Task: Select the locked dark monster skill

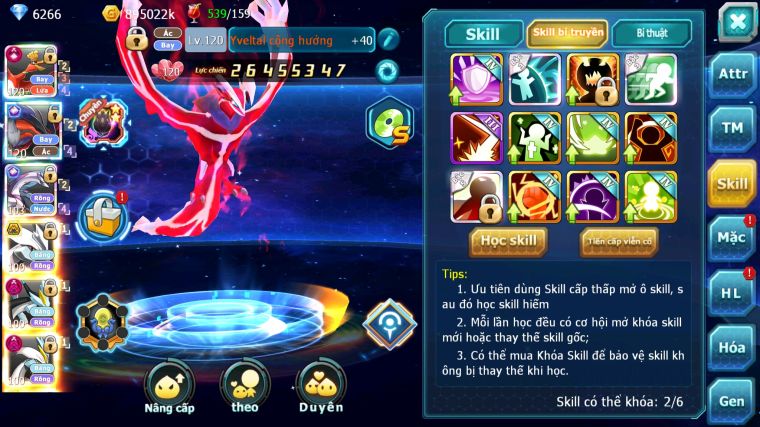Action: click(592, 79)
